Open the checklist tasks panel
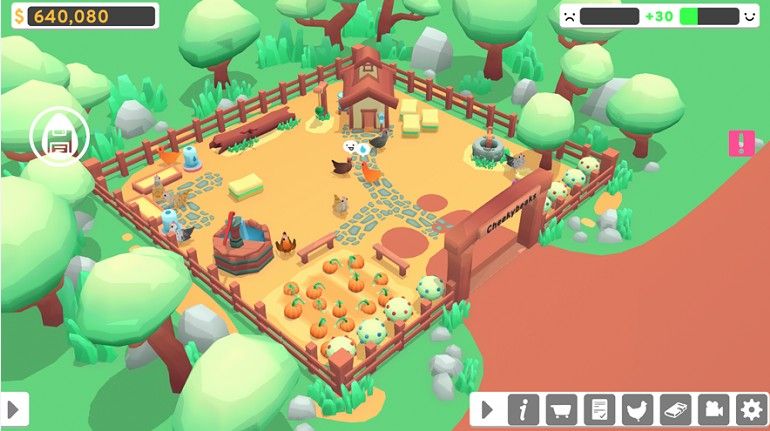 tap(599, 409)
